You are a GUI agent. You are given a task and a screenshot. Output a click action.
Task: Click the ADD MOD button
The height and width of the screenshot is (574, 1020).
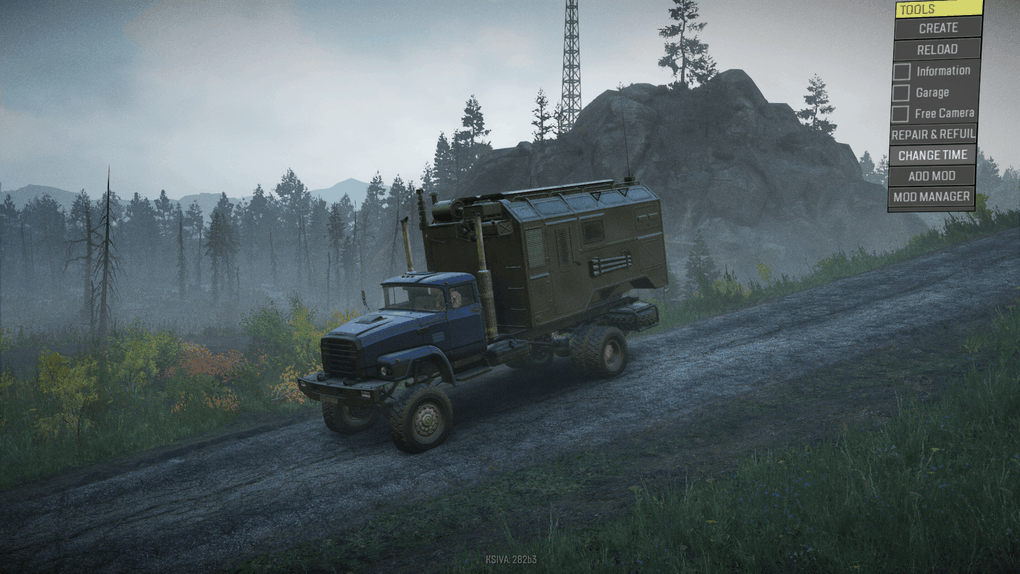click(932, 177)
